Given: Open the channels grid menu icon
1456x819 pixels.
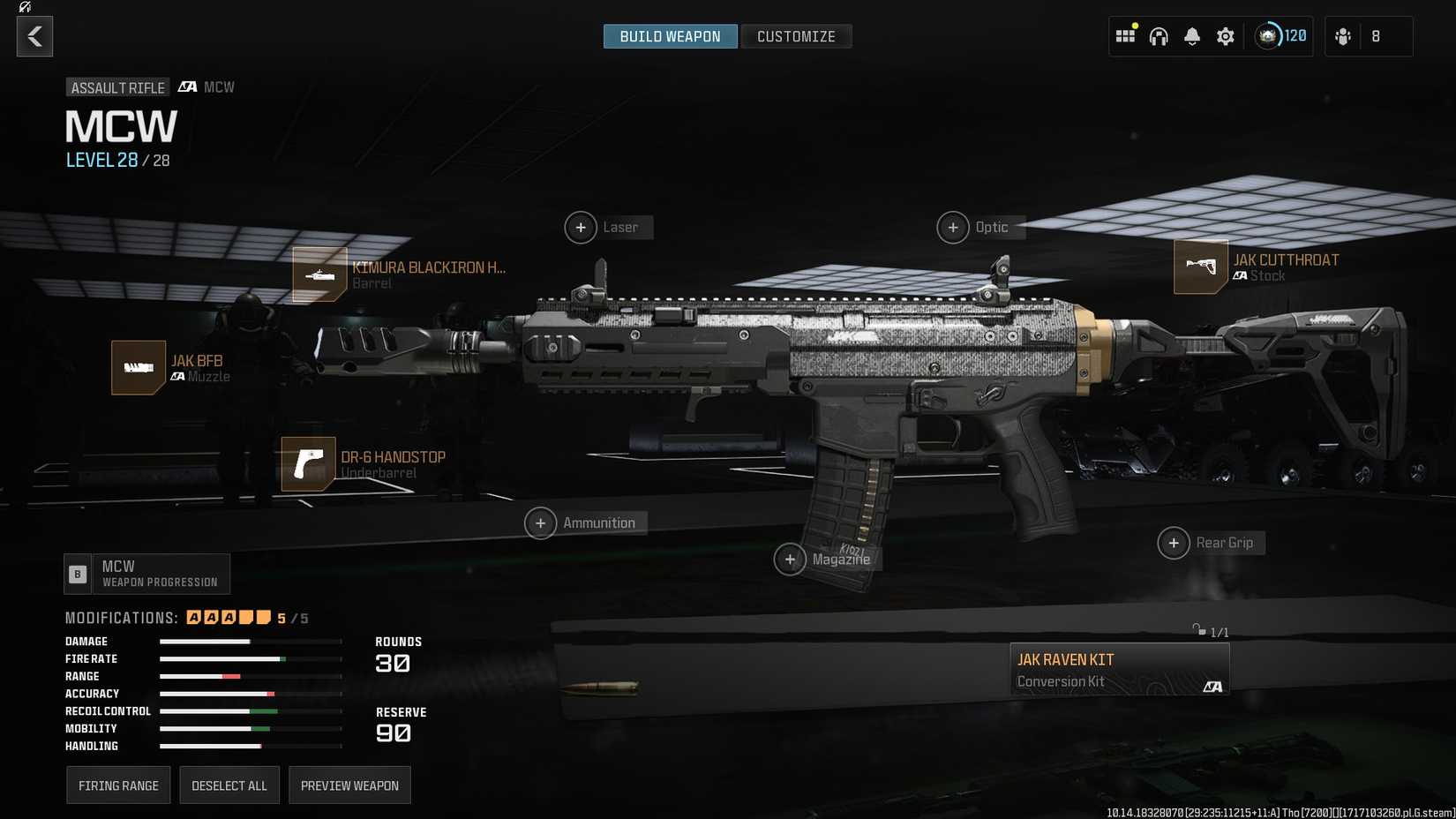Looking at the screenshot, I should pos(1125,35).
